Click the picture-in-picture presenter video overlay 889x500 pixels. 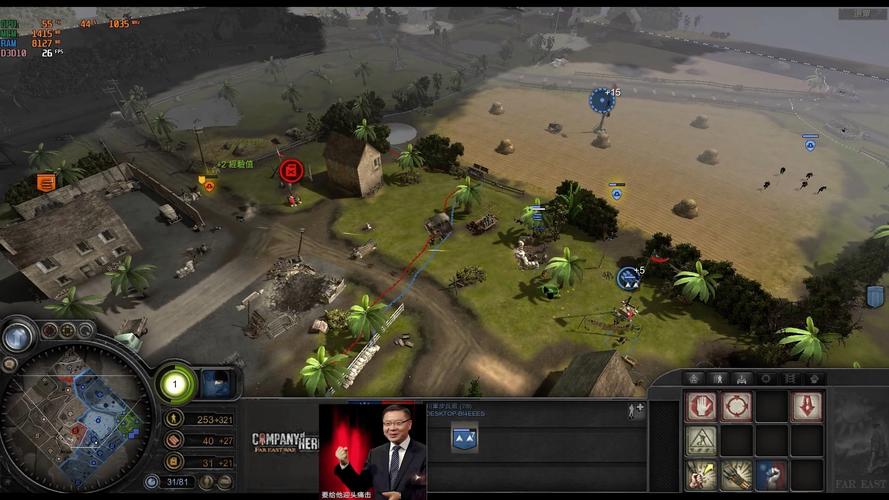[373, 451]
